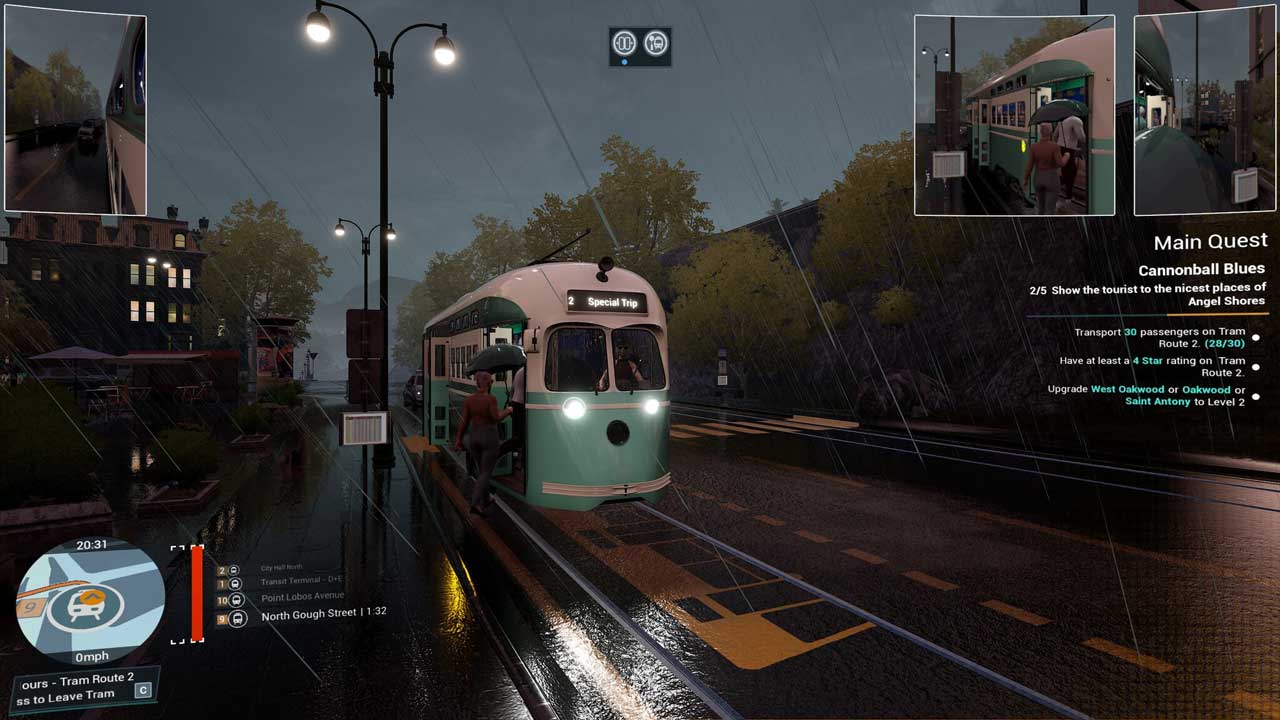Click the door status icon
The height and width of the screenshot is (720, 1280).
625,43
